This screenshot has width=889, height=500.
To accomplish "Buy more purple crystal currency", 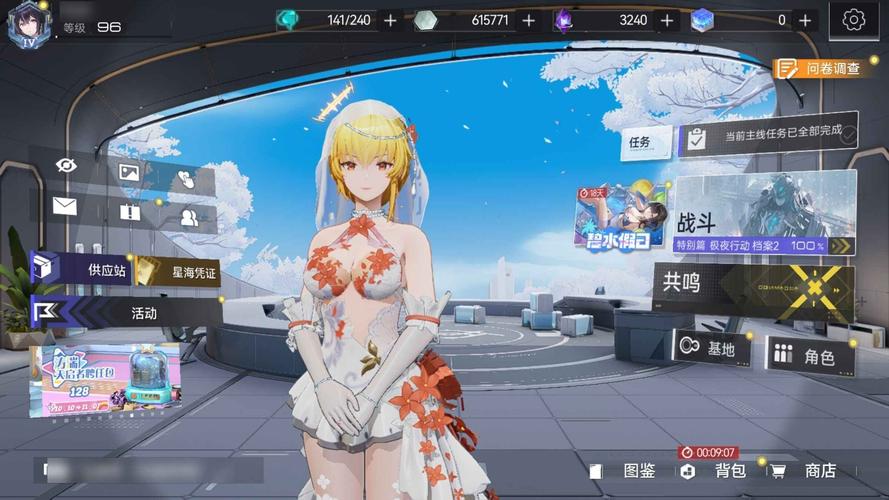I will click(667, 20).
